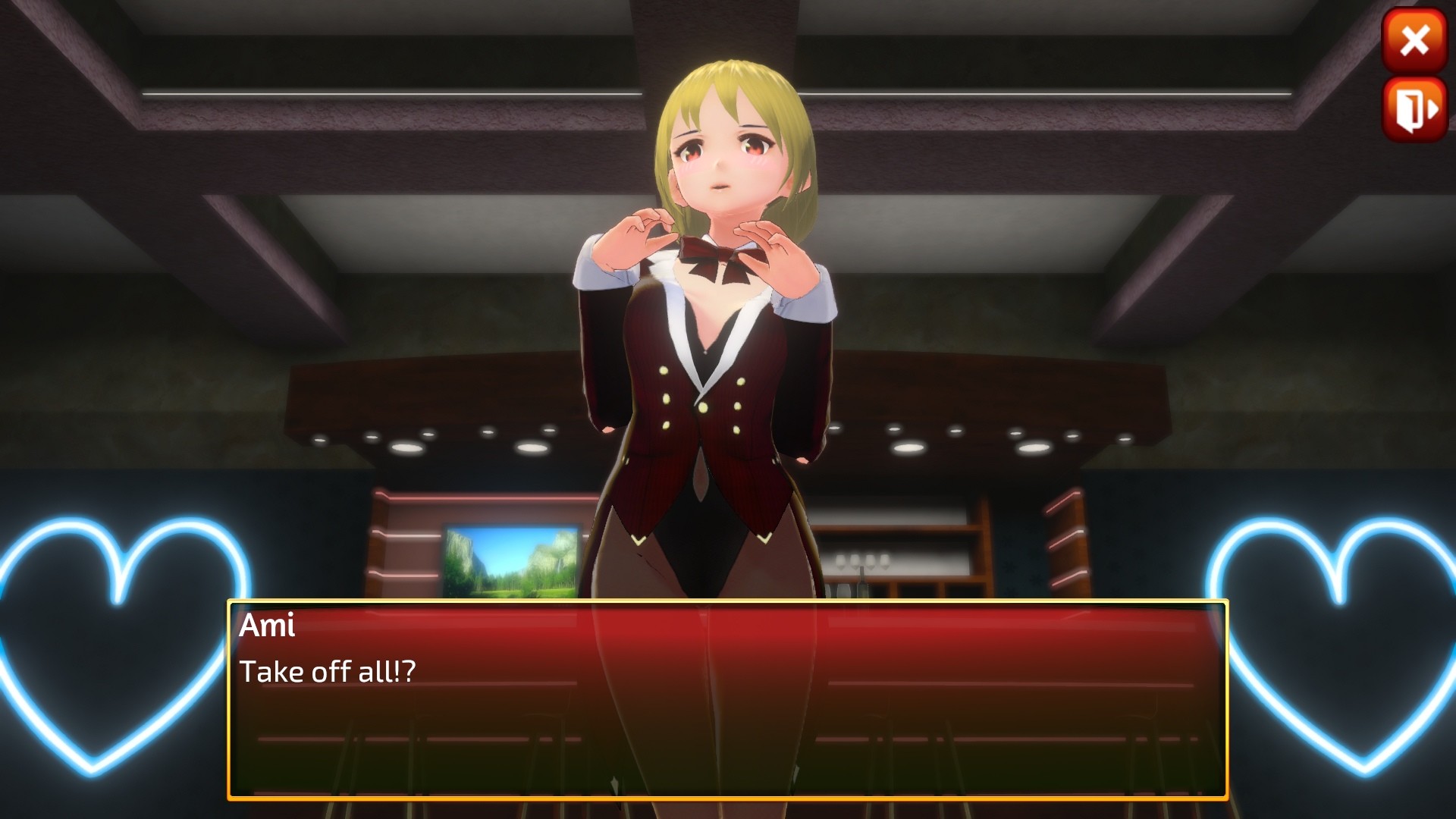Expand the Ami dialogue history
Image resolution: width=1456 pixels, height=819 pixels.
click(267, 626)
